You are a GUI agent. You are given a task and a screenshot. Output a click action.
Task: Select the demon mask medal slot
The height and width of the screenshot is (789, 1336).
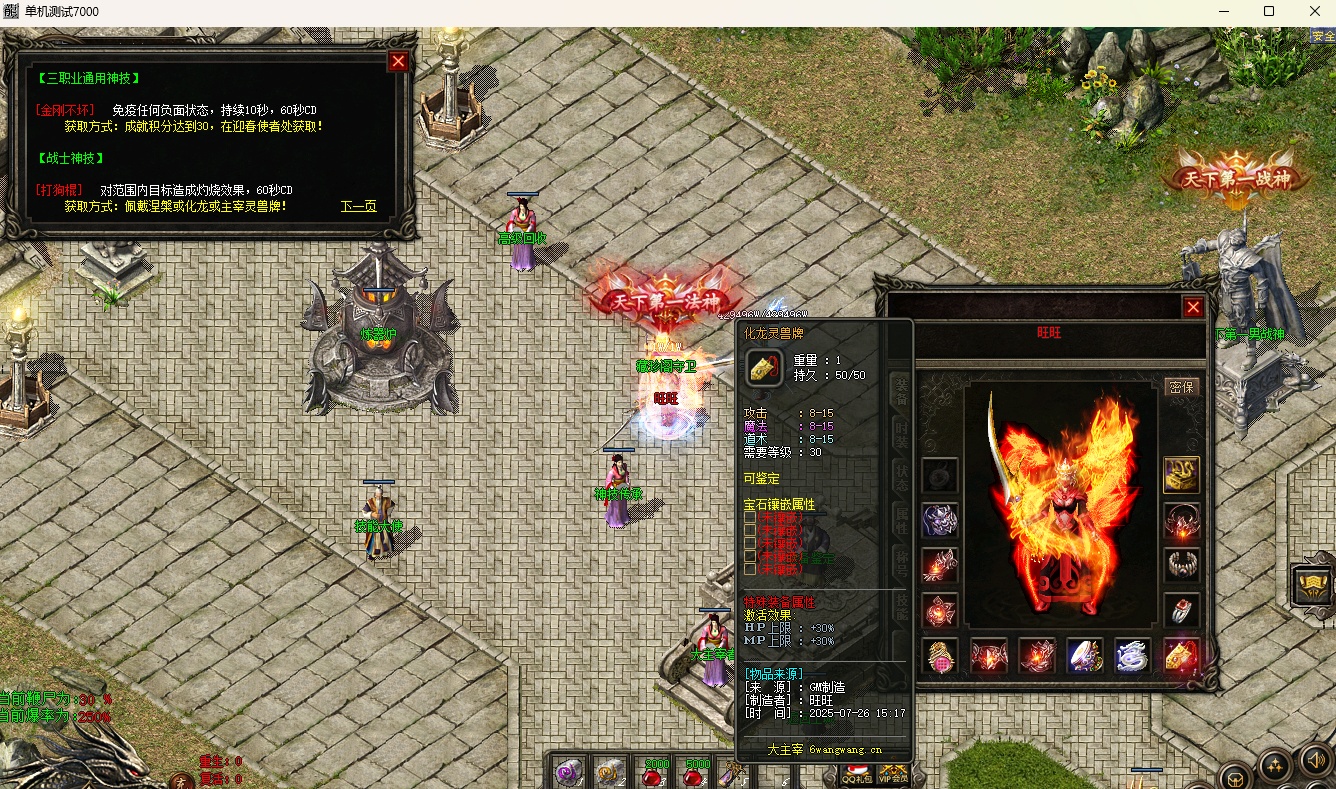point(940,520)
